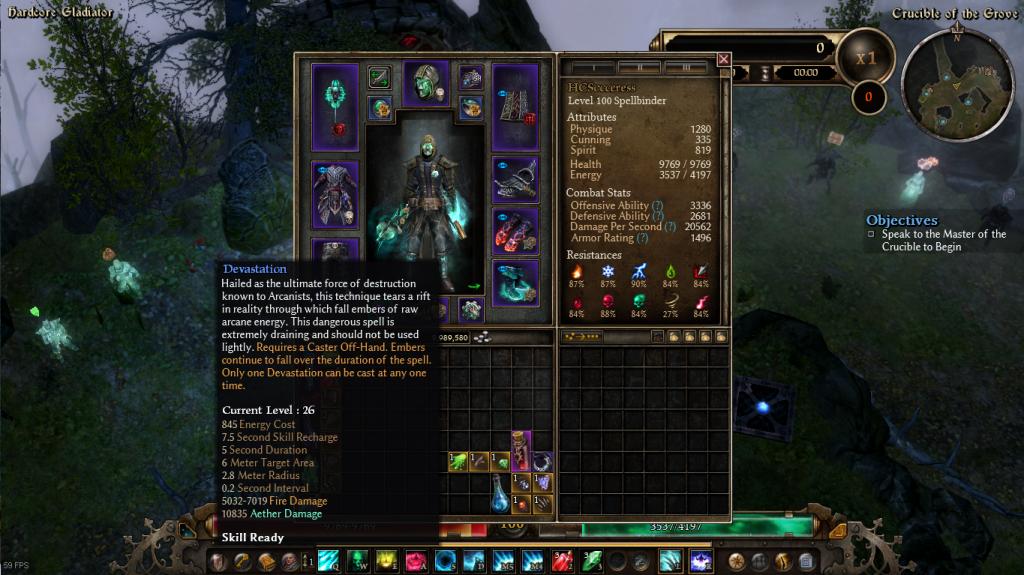This screenshot has height=575, width=1024.
Task: Use the green W-key skill
Action: tap(357, 561)
